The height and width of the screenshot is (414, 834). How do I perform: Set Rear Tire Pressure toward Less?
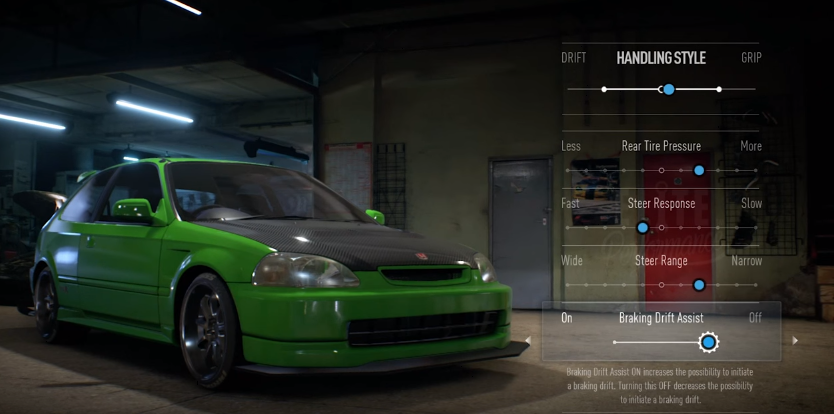(571, 146)
